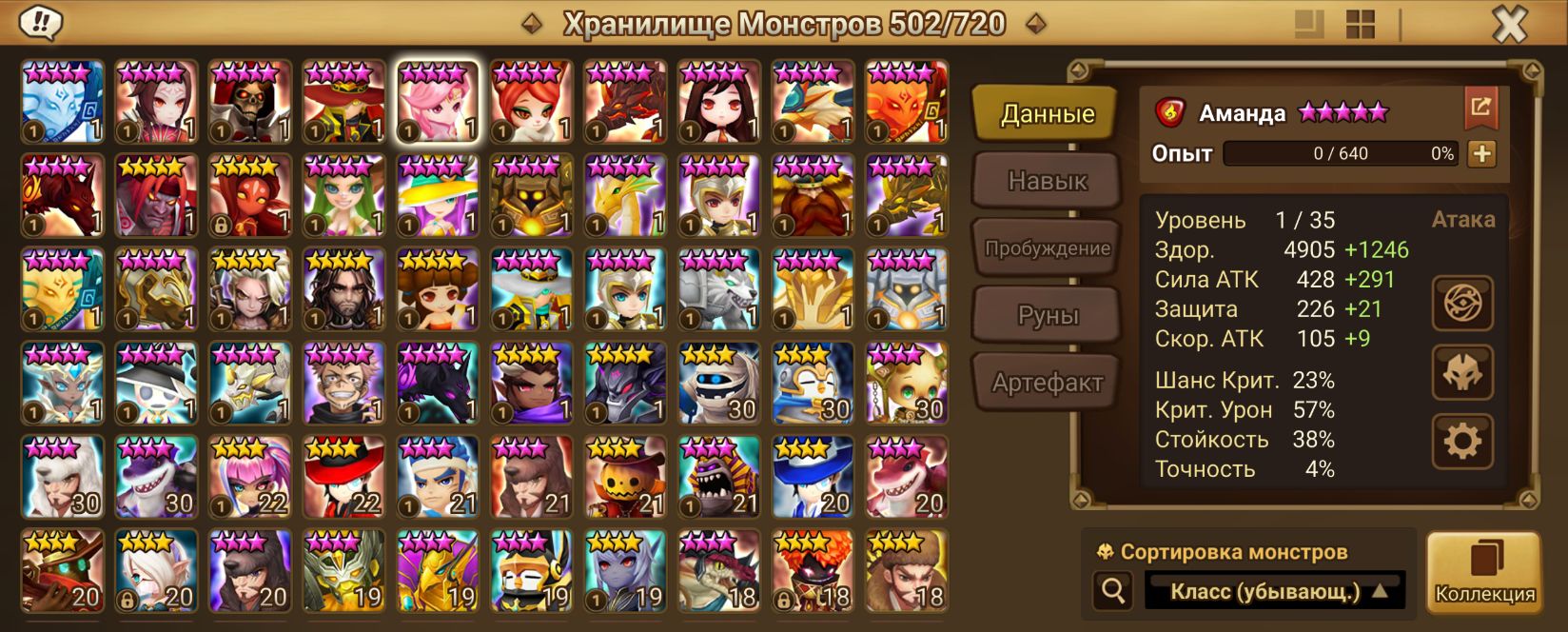Select the skull-faced red hooded monster

coord(250,102)
